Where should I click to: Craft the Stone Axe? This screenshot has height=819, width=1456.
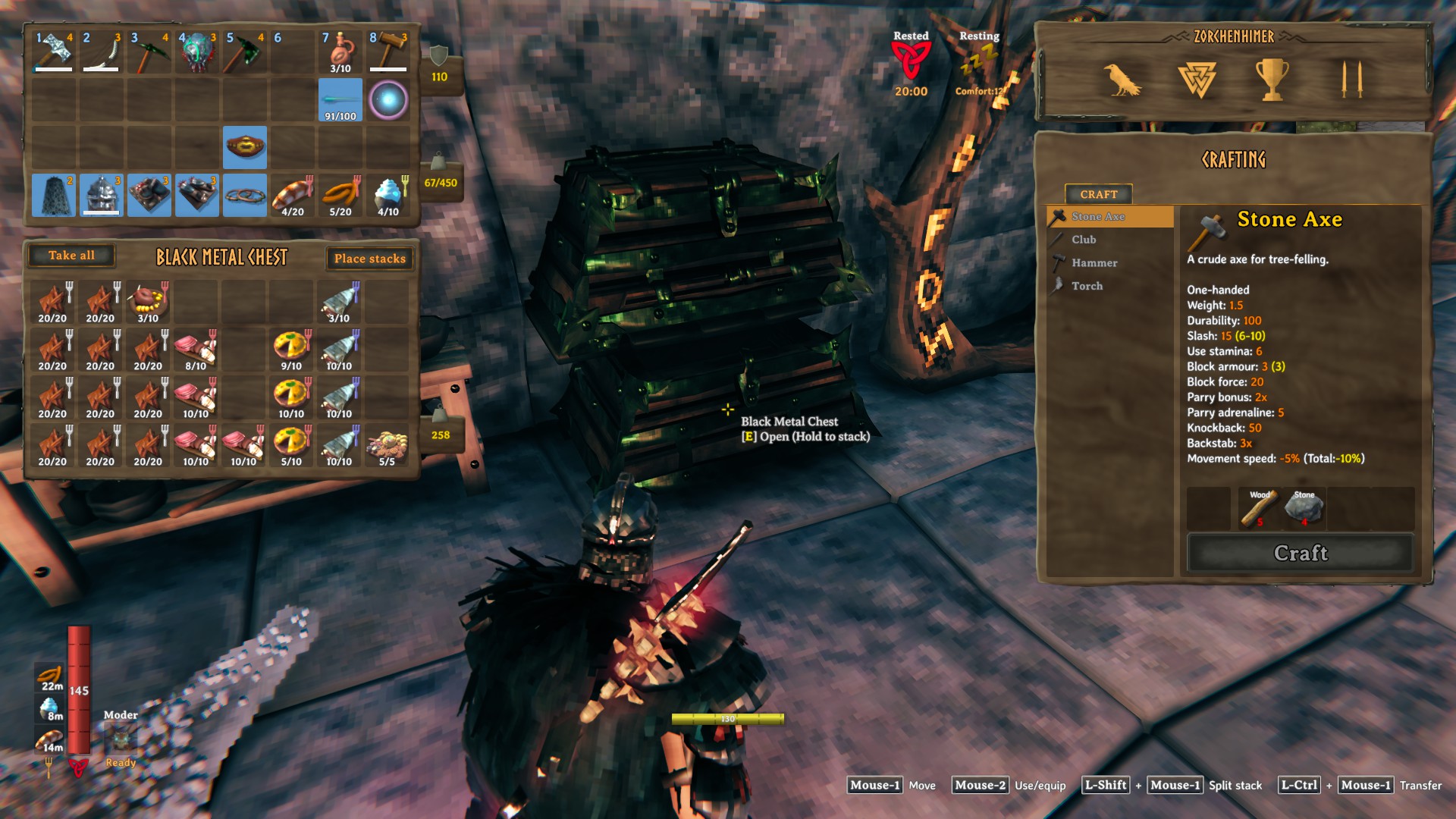click(x=1300, y=553)
